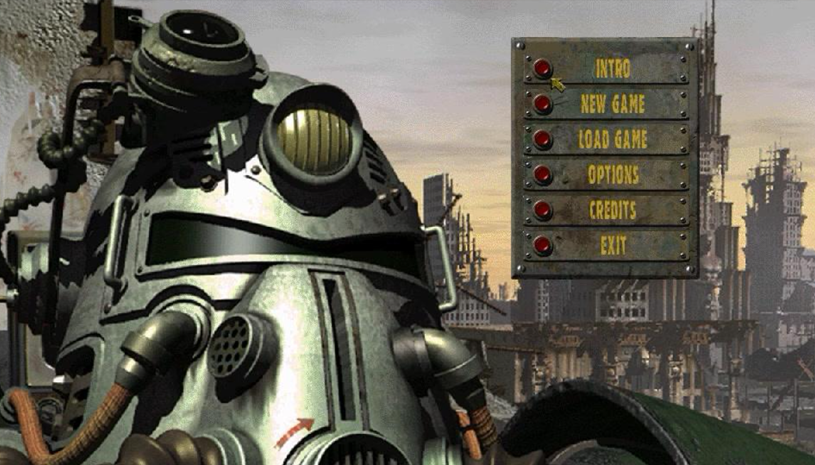Open the Load Game screen
This screenshot has width=815, height=465.
pos(542,139)
